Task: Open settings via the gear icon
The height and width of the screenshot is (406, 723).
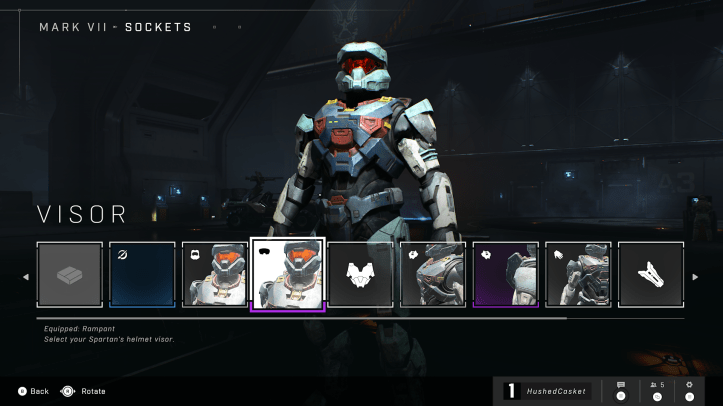Action: click(x=689, y=389)
